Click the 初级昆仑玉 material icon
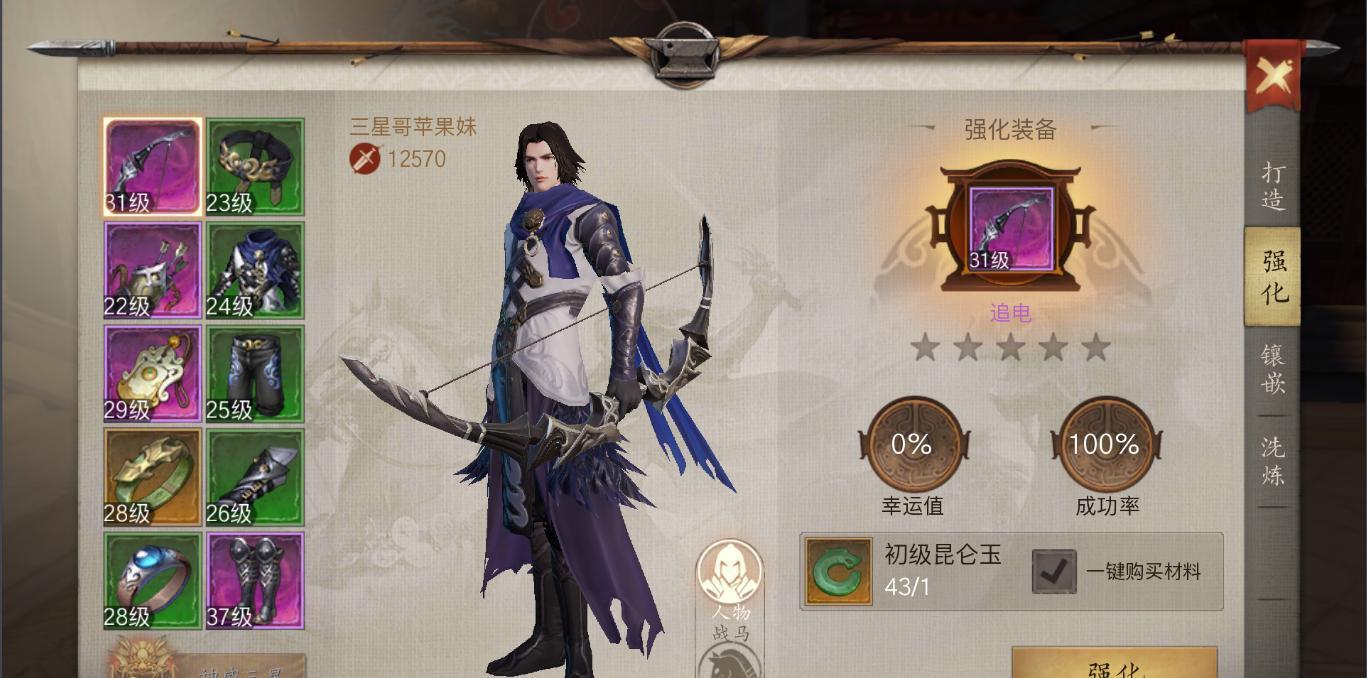Viewport: 1367px width, 678px height. tap(839, 572)
